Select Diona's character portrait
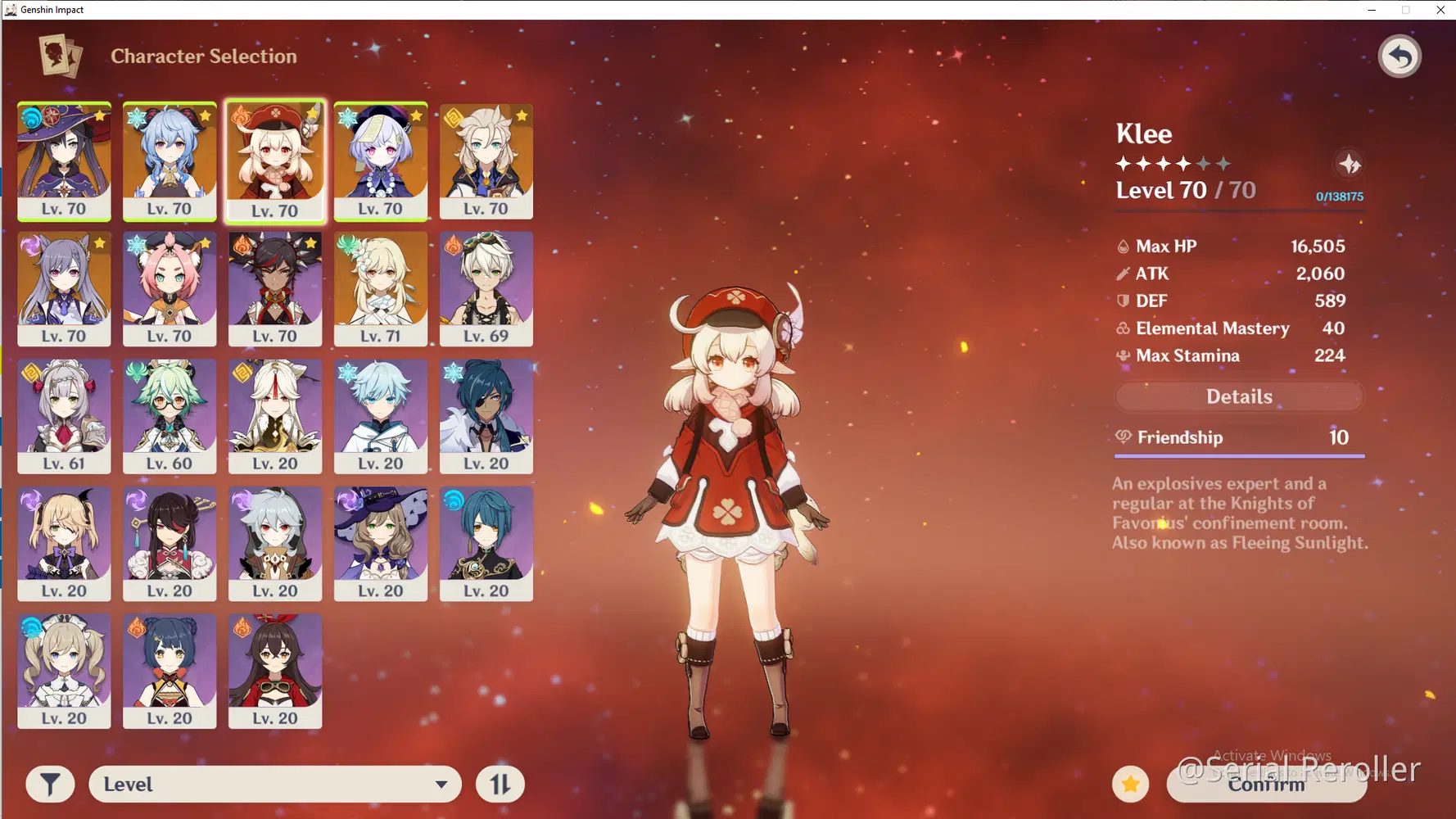The height and width of the screenshot is (819, 1456). click(170, 288)
